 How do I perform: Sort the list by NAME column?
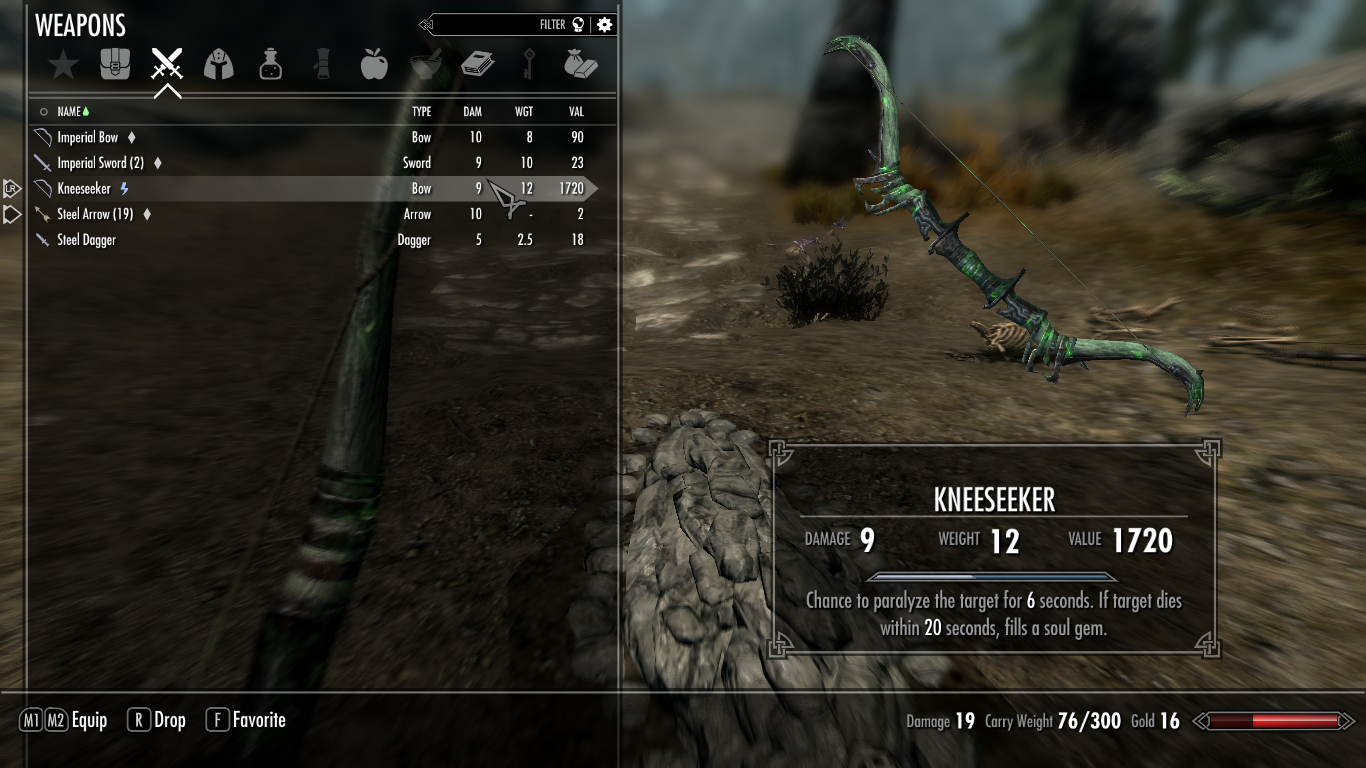point(69,112)
